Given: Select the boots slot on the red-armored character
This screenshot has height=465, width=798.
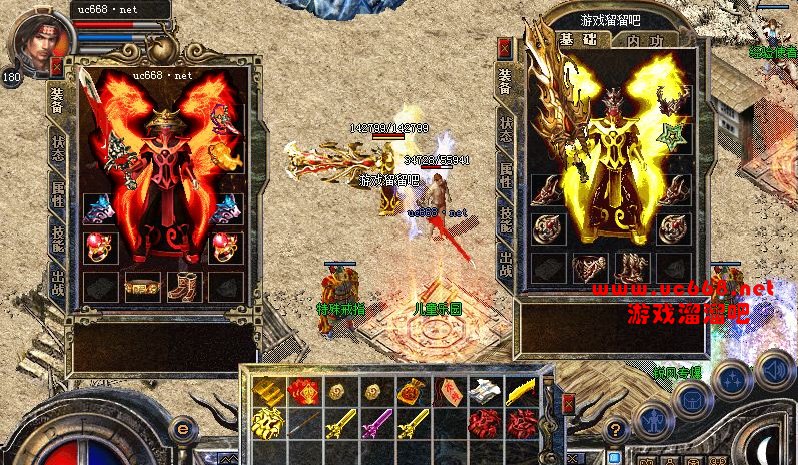Looking at the screenshot, I should 183,286.
